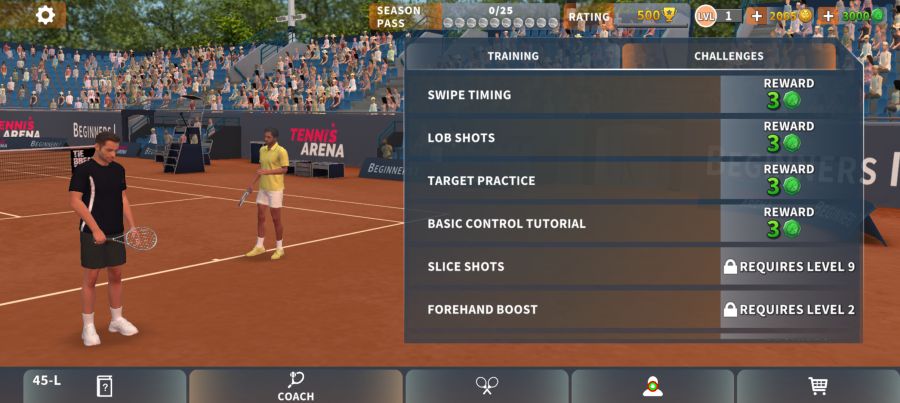Viewport: 900px width, 403px height.
Task: Switch to the Training tab
Action: coord(513,56)
